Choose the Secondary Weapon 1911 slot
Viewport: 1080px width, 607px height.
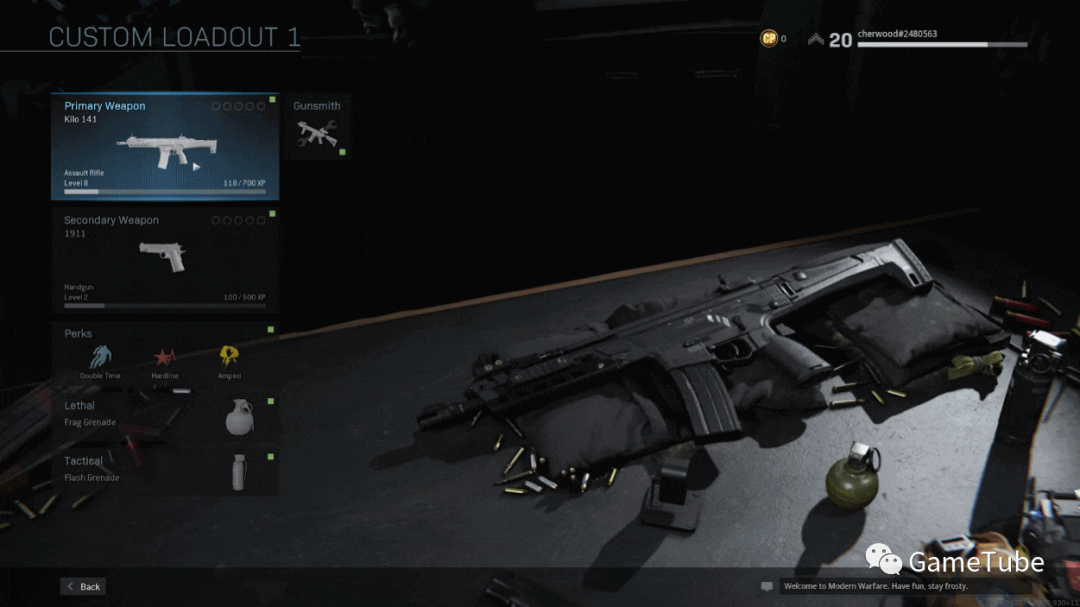[x=165, y=258]
